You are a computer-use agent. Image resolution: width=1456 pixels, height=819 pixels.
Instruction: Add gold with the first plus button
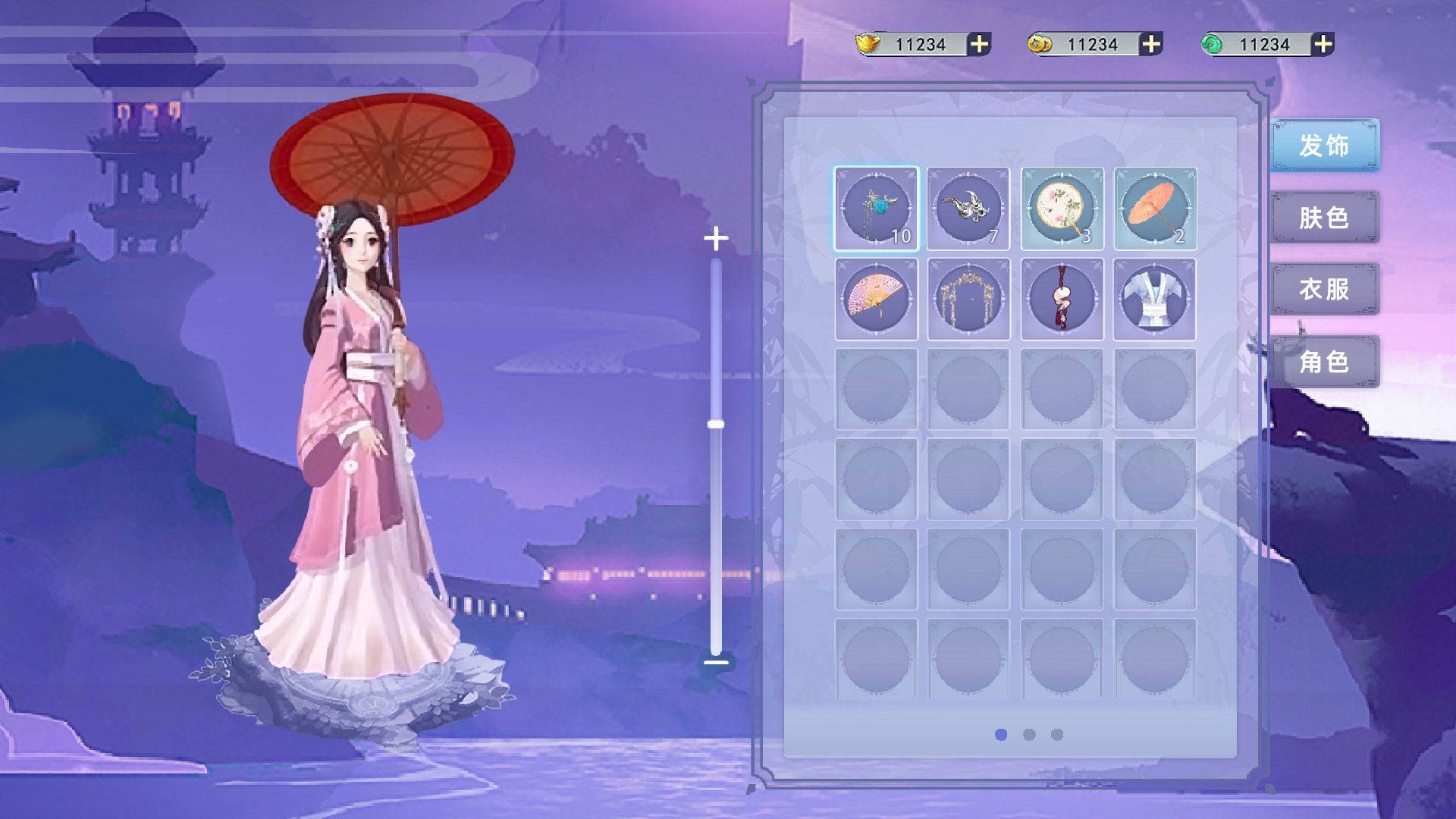(x=981, y=44)
